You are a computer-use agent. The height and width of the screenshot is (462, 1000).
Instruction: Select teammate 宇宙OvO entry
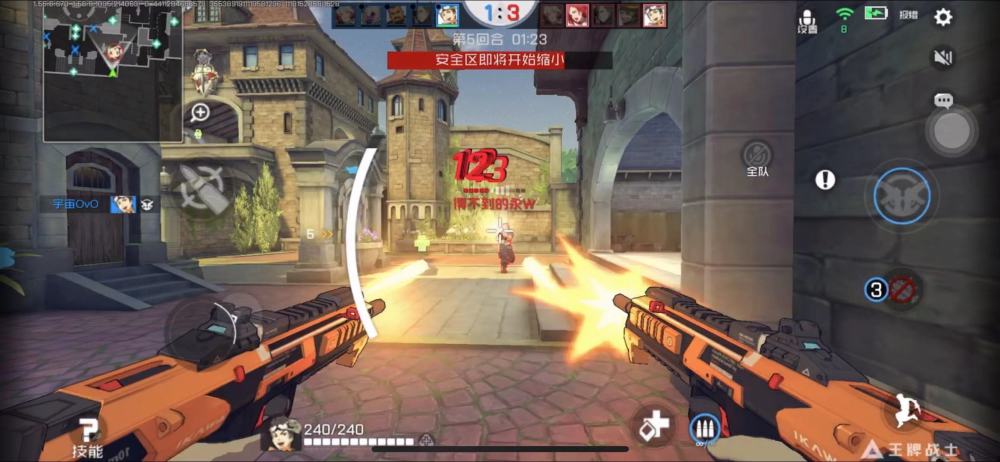point(95,204)
